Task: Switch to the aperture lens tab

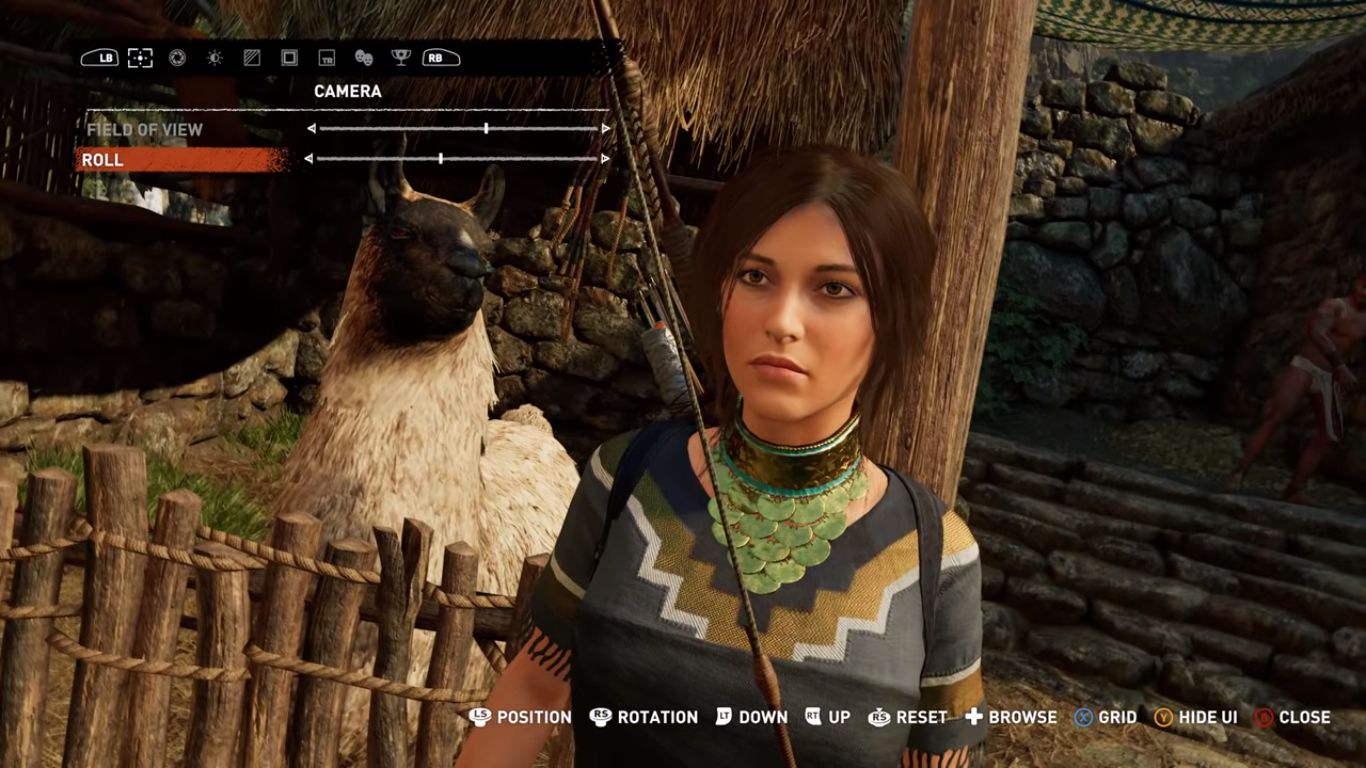Action: coord(177,58)
